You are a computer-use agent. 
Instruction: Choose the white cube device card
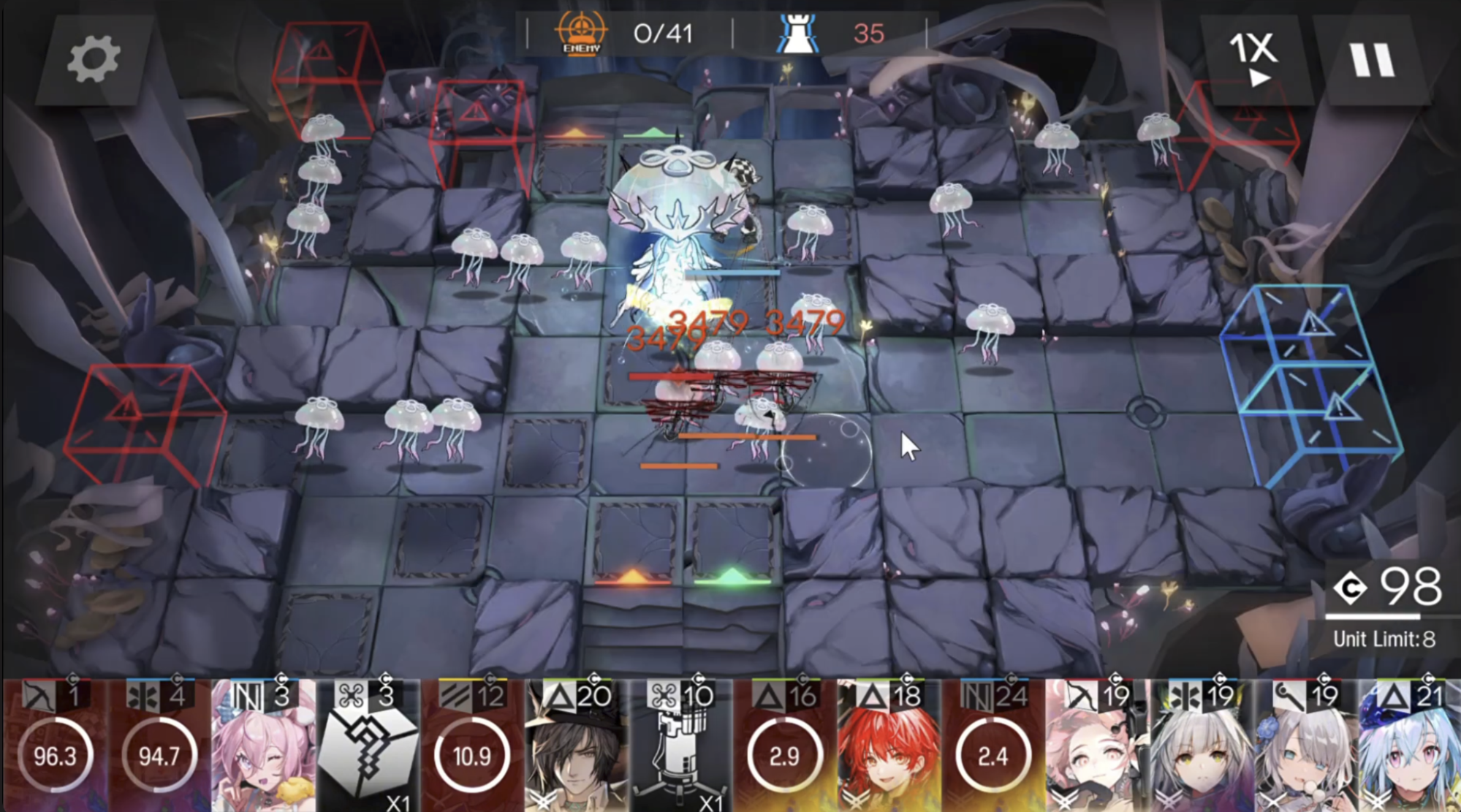(367, 745)
